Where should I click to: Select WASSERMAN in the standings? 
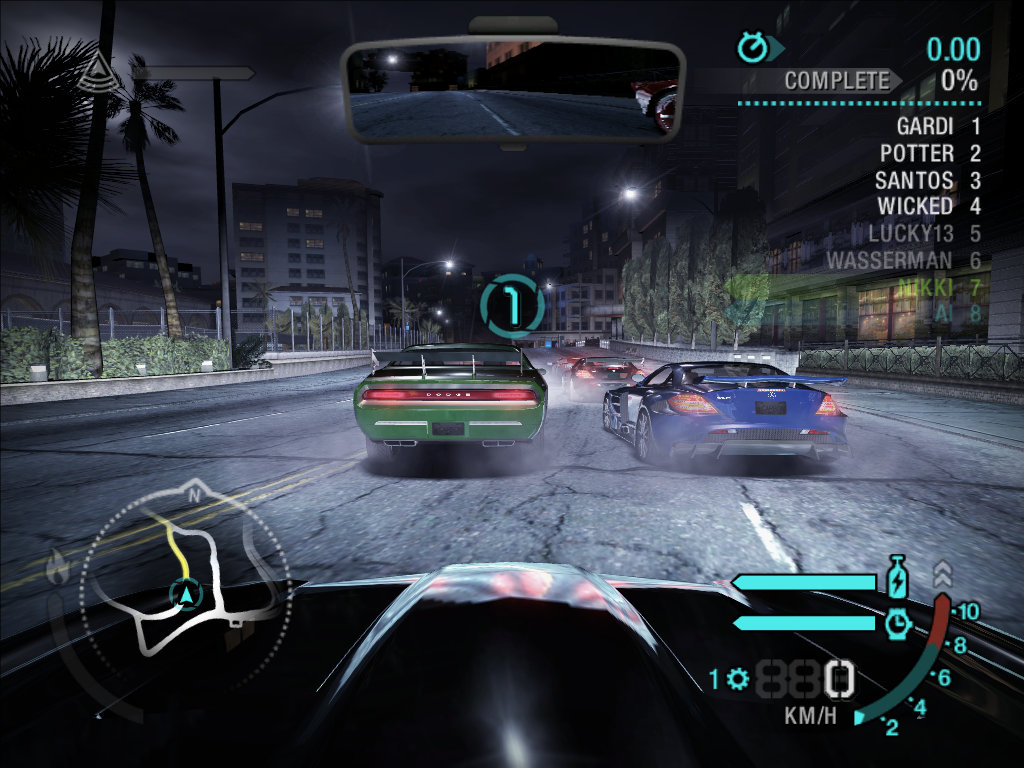coord(889,261)
